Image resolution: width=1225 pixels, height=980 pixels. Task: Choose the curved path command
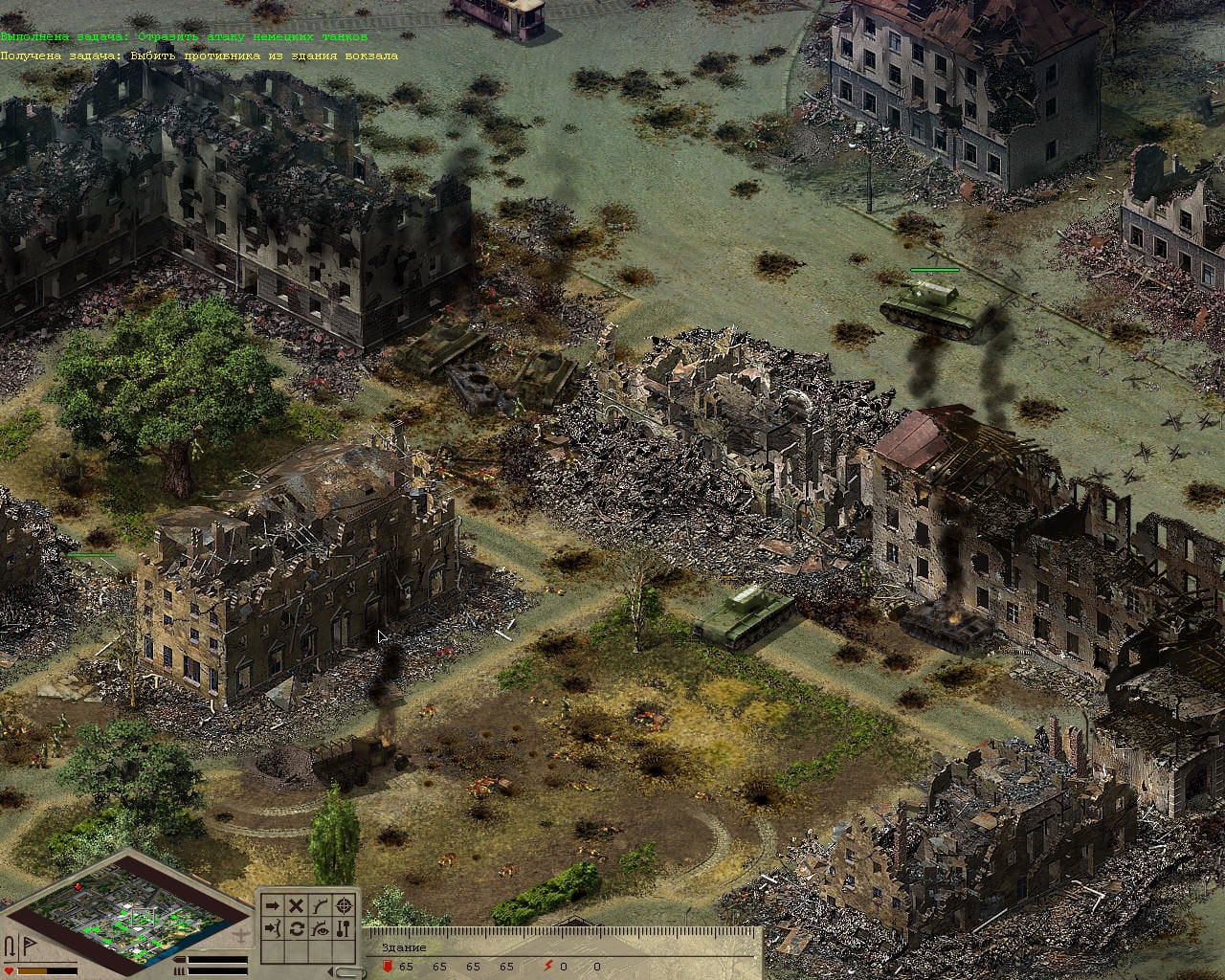(321, 905)
